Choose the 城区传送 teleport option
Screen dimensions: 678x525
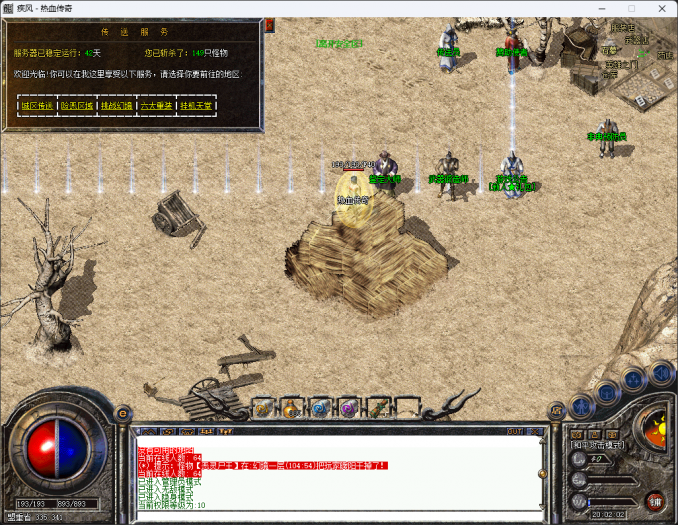point(37,104)
